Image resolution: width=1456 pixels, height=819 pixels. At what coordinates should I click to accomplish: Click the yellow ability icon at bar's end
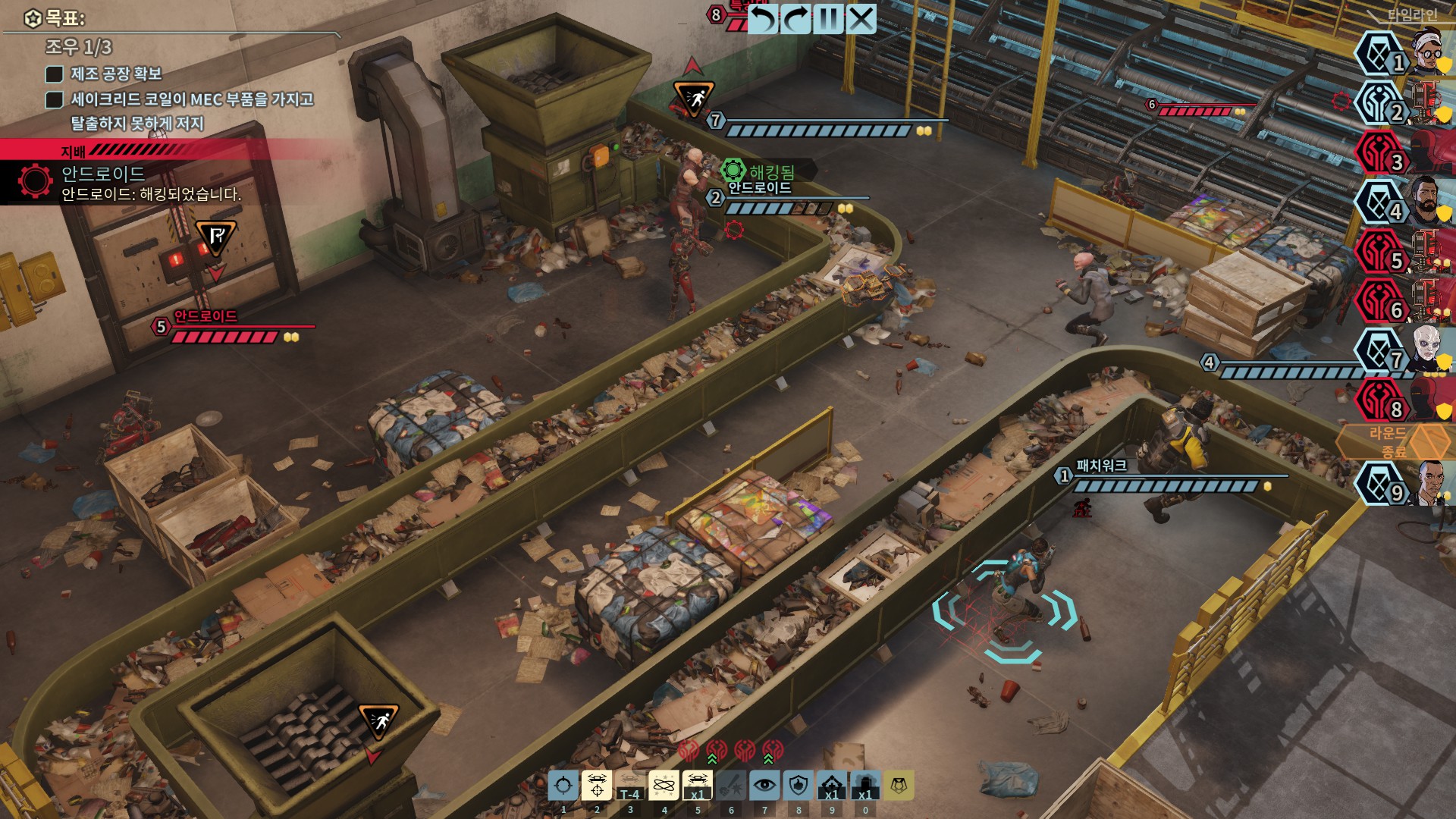899,786
